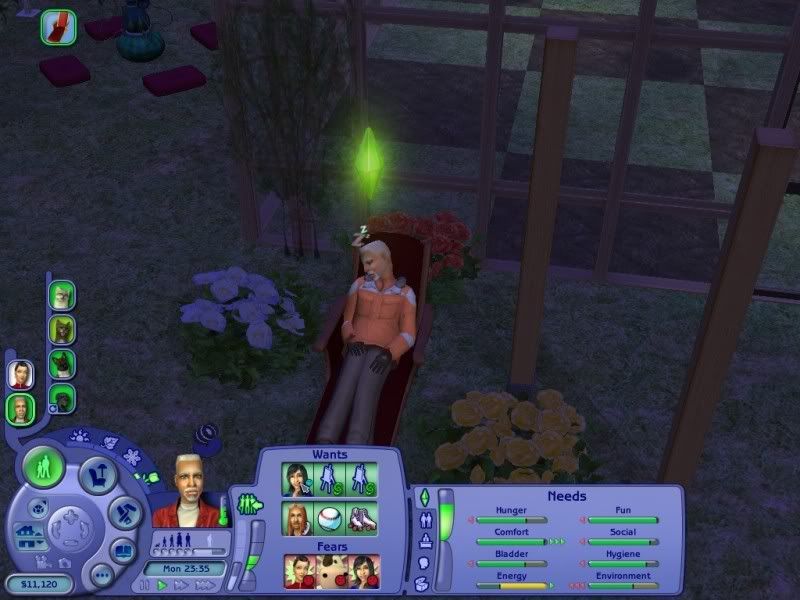Image resolution: width=800 pixels, height=600 pixels.
Task: Click the queued sleep action icon
Action: click(59, 26)
